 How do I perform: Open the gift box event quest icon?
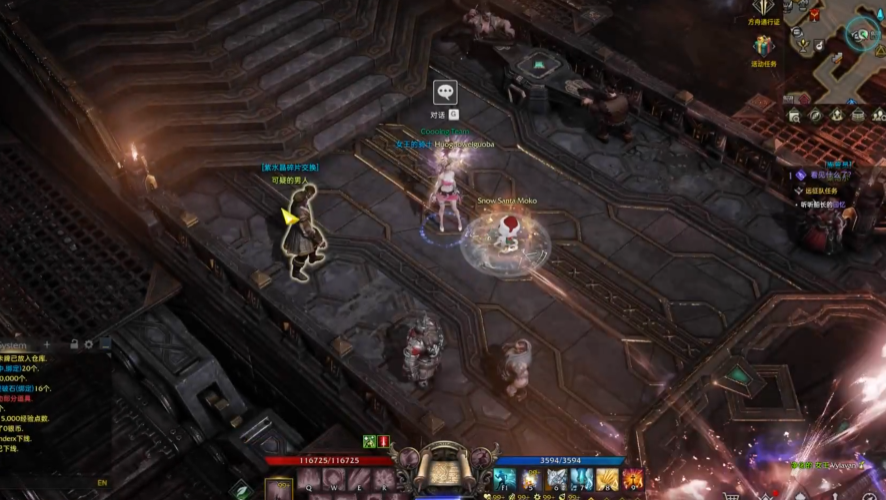(x=764, y=46)
